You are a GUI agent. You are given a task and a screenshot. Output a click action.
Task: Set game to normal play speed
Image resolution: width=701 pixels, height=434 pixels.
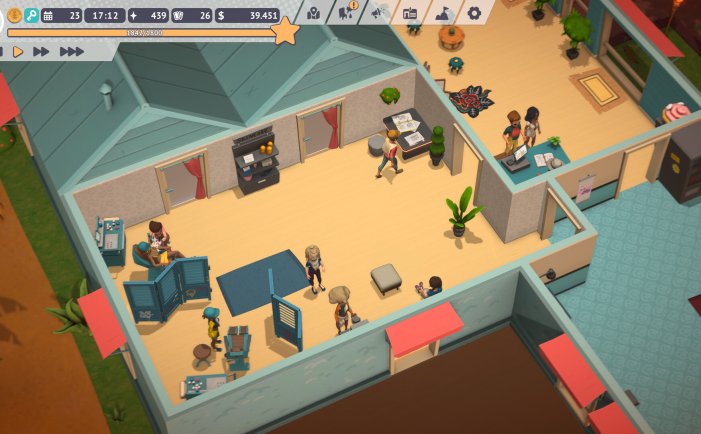[x=17, y=51]
